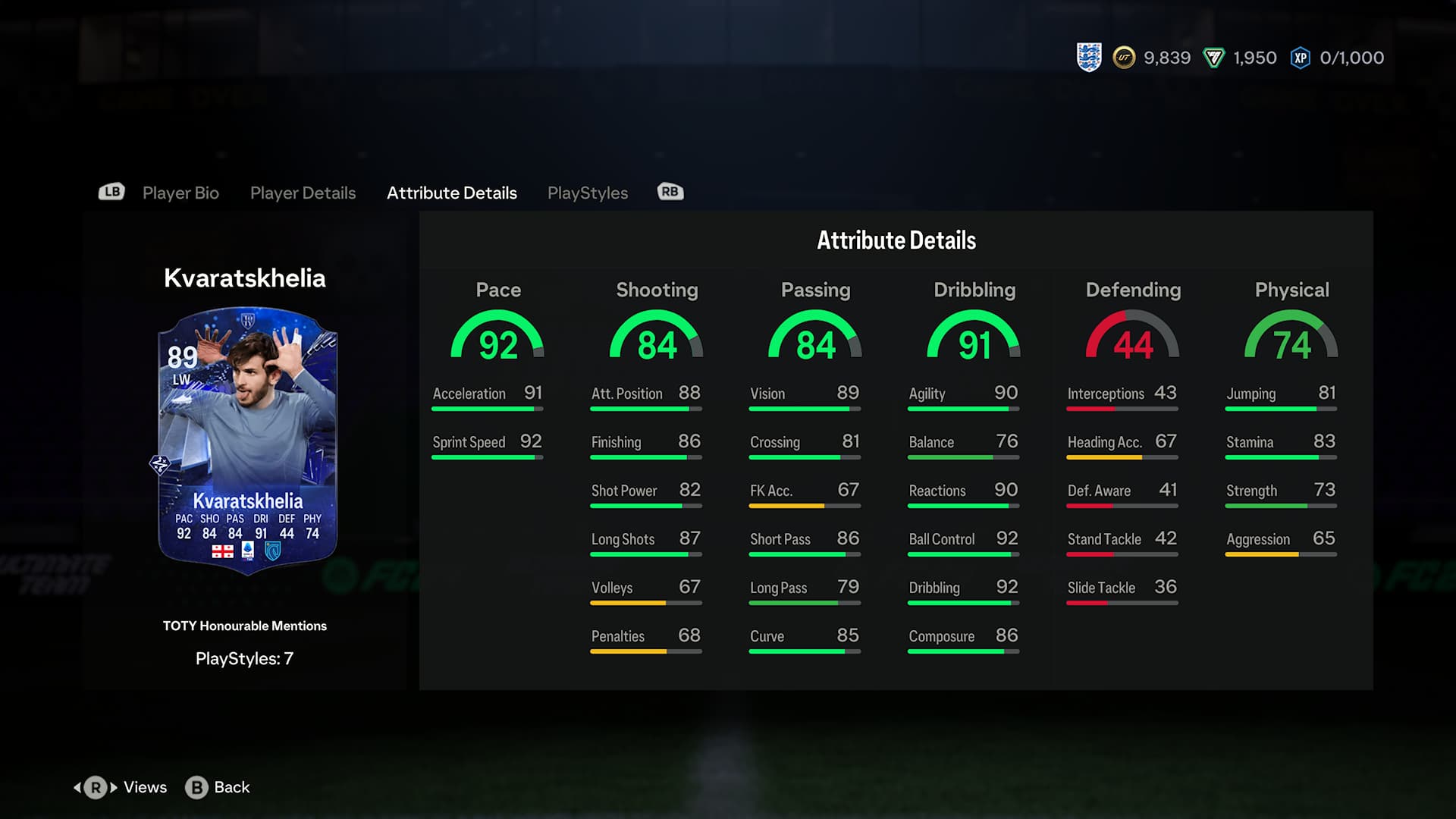Go back using the Back button

click(218, 787)
